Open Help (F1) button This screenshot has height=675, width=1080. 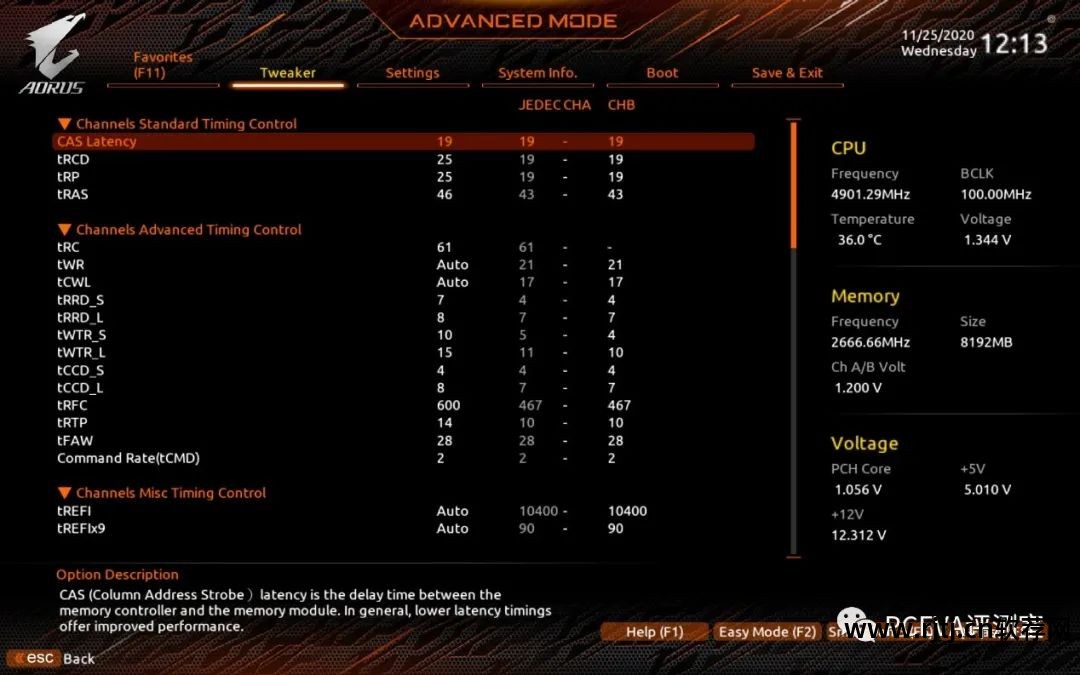[x=654, y=632]
